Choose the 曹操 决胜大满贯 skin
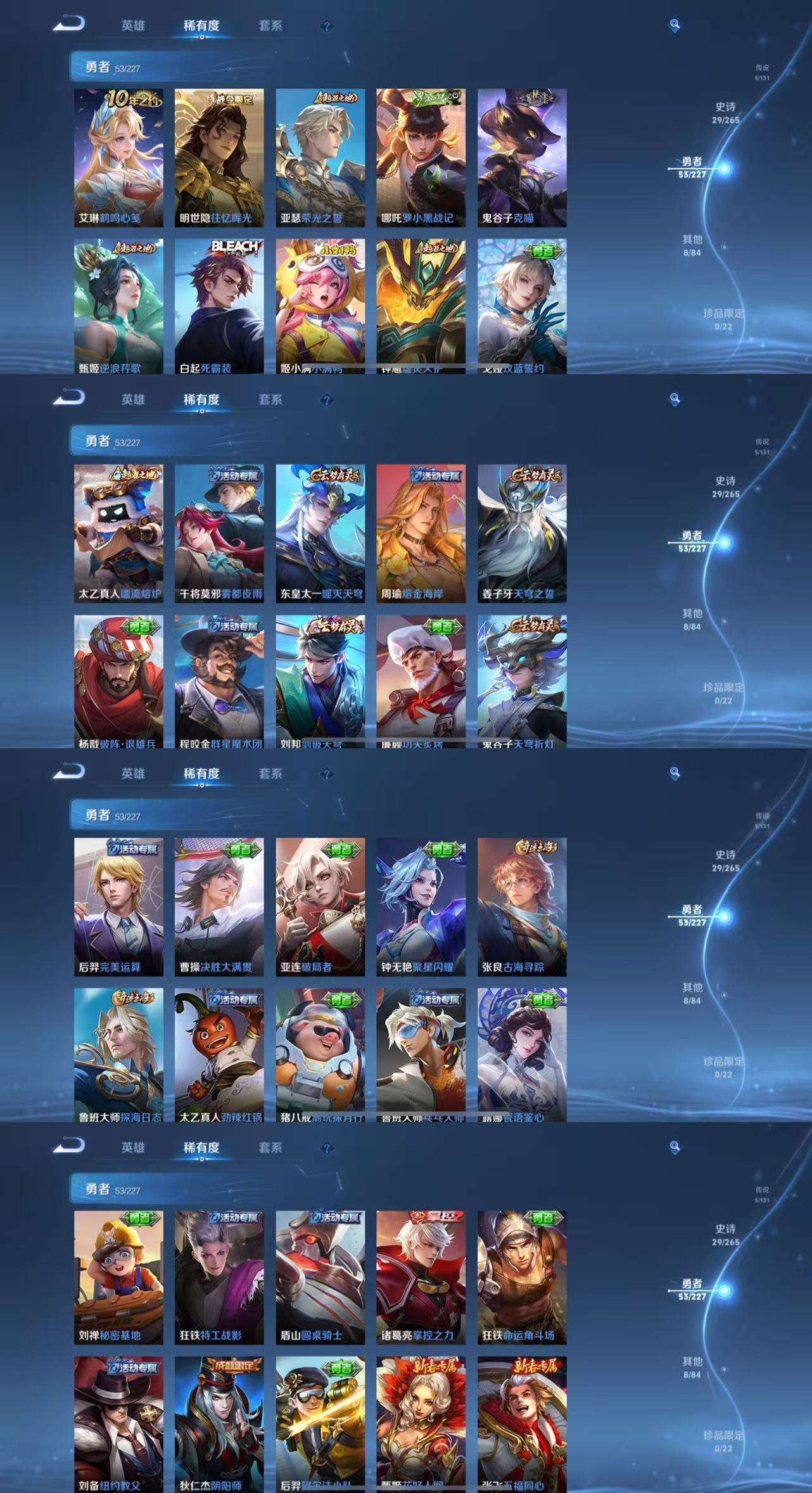The height and width of the screenshot is (1493, 812). 219,906
